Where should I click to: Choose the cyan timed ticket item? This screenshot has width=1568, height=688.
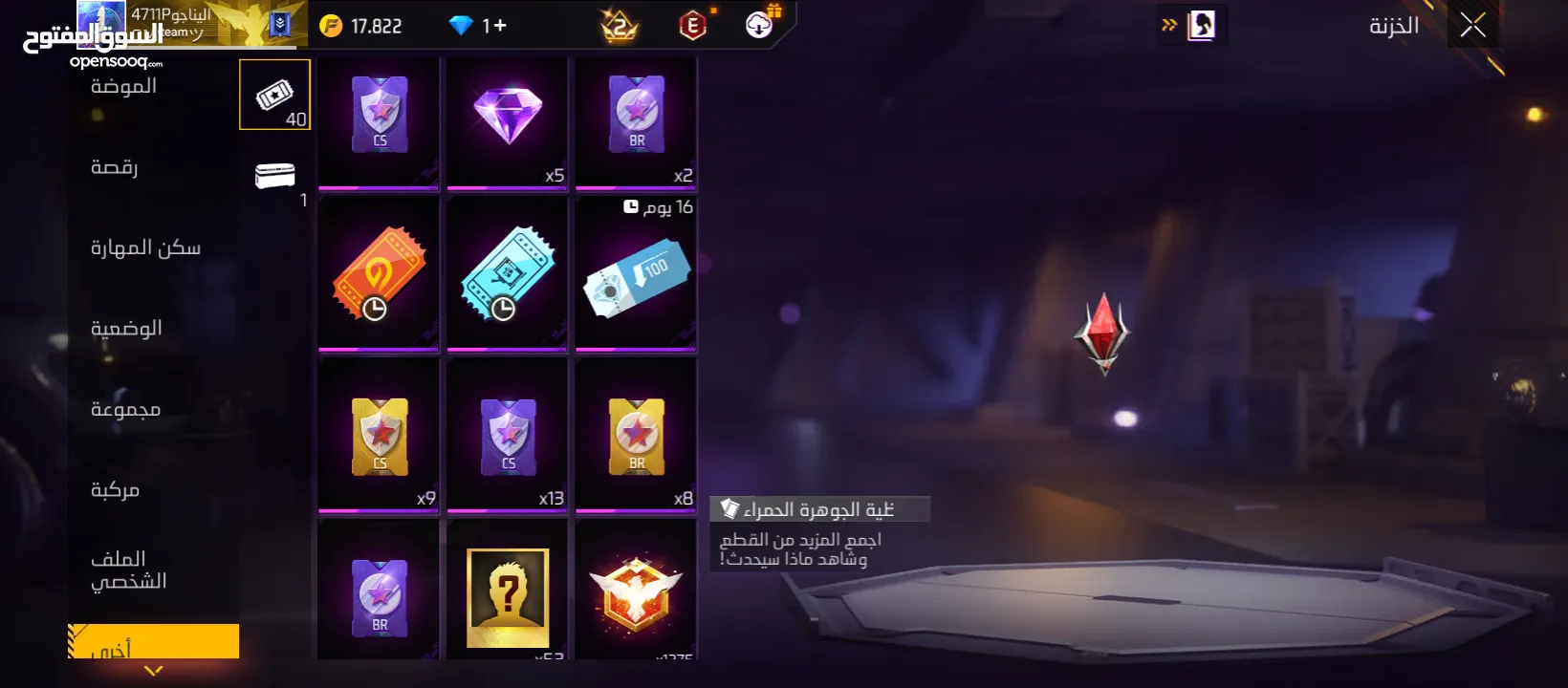(x=508, y=274)
